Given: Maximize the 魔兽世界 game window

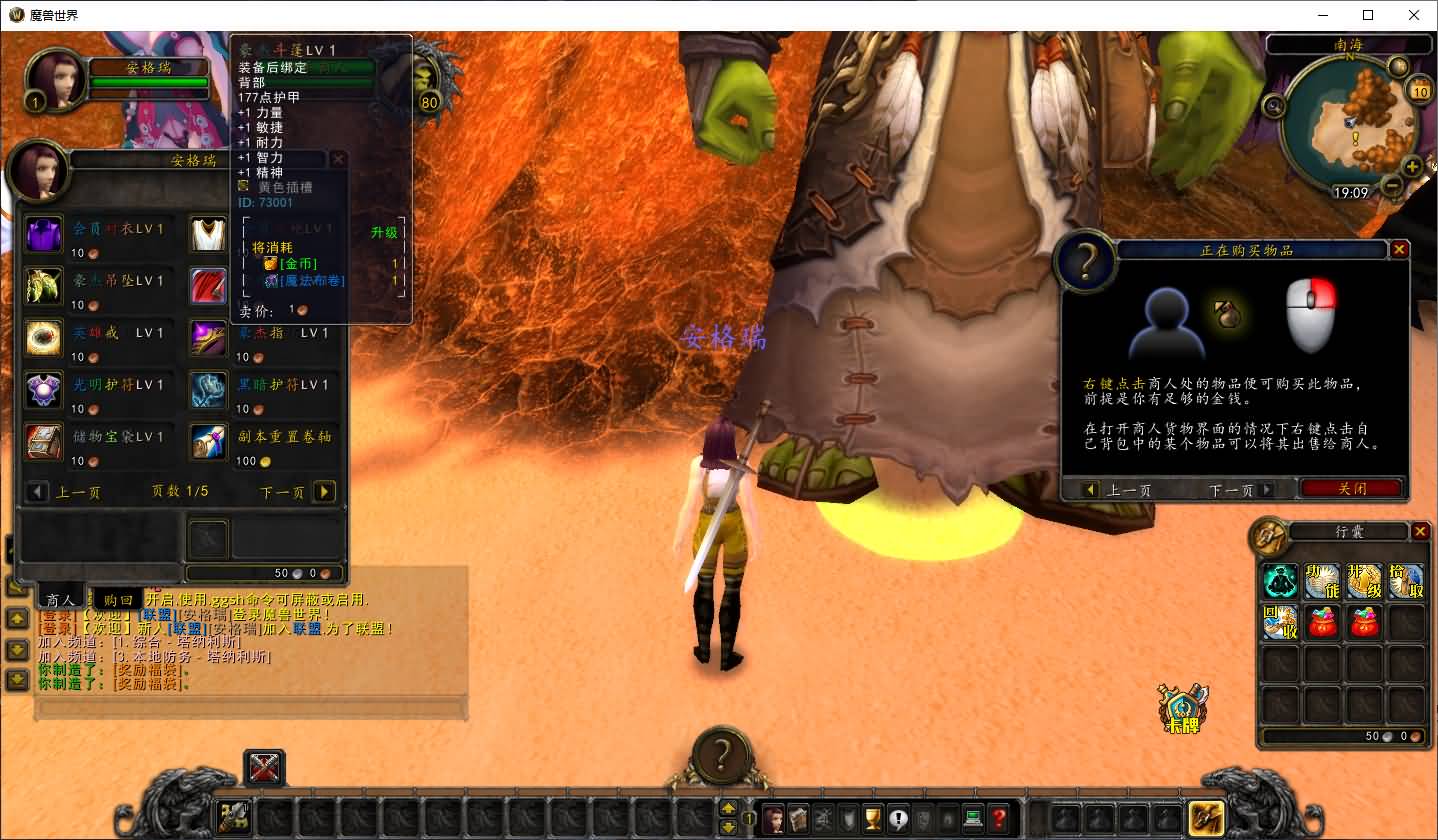Looking at the screenshot, I should click(x=1368, y=15).
